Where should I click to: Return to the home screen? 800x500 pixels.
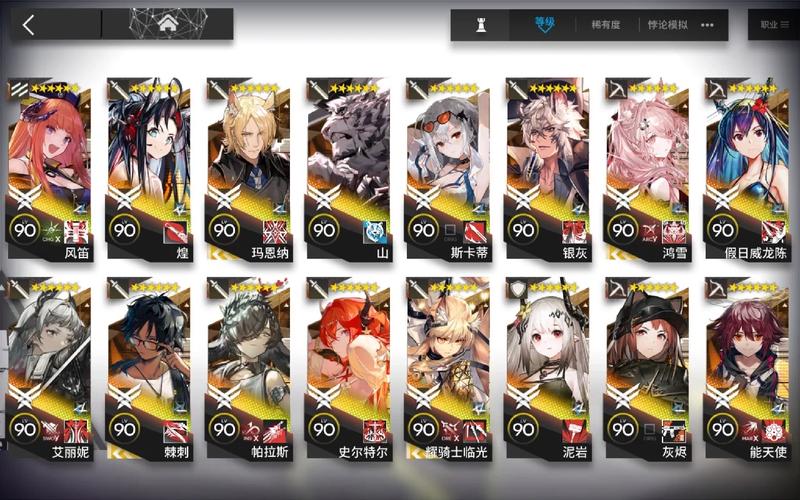[168, 25]
